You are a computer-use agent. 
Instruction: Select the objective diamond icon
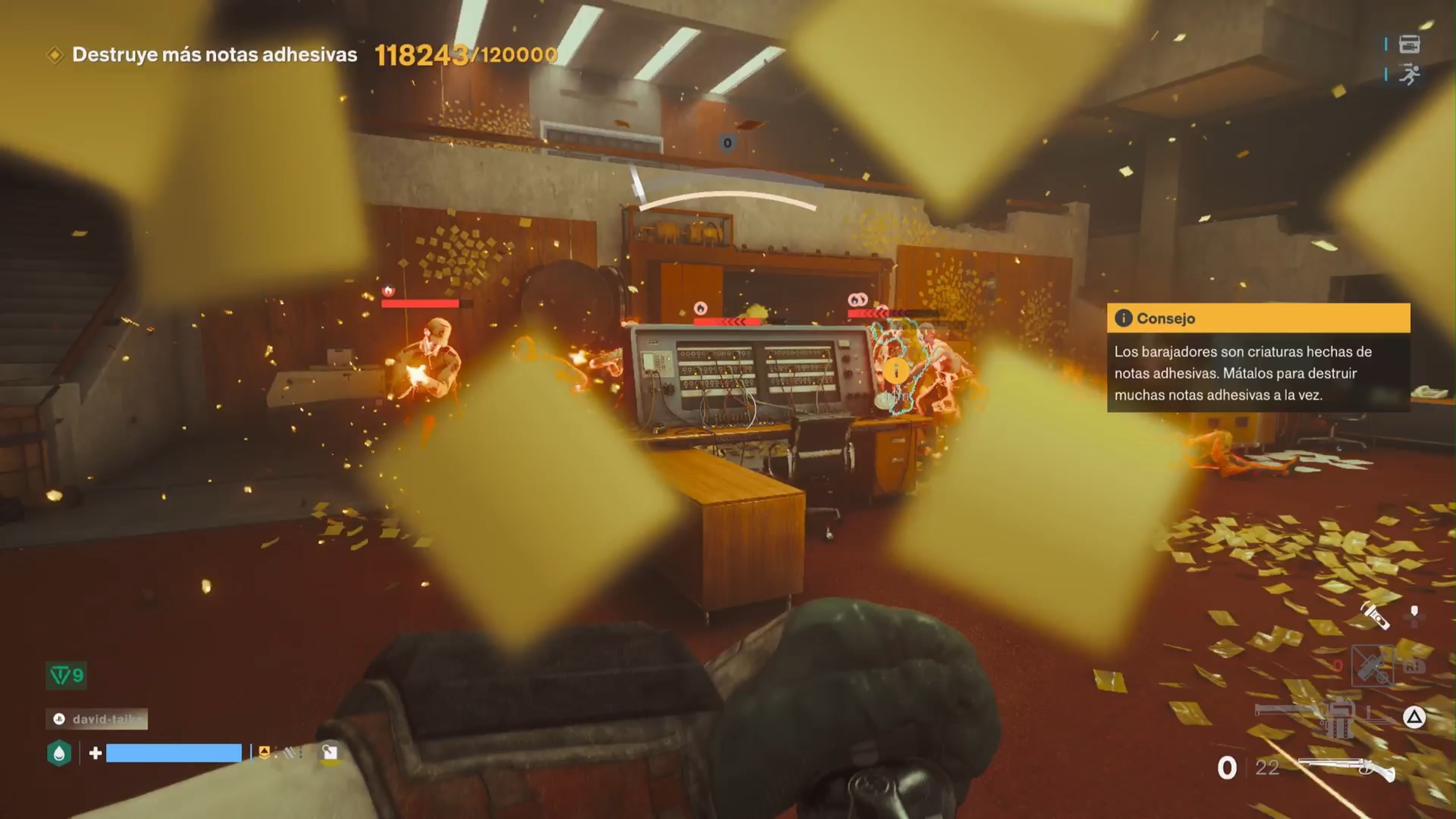pos(56,55)
